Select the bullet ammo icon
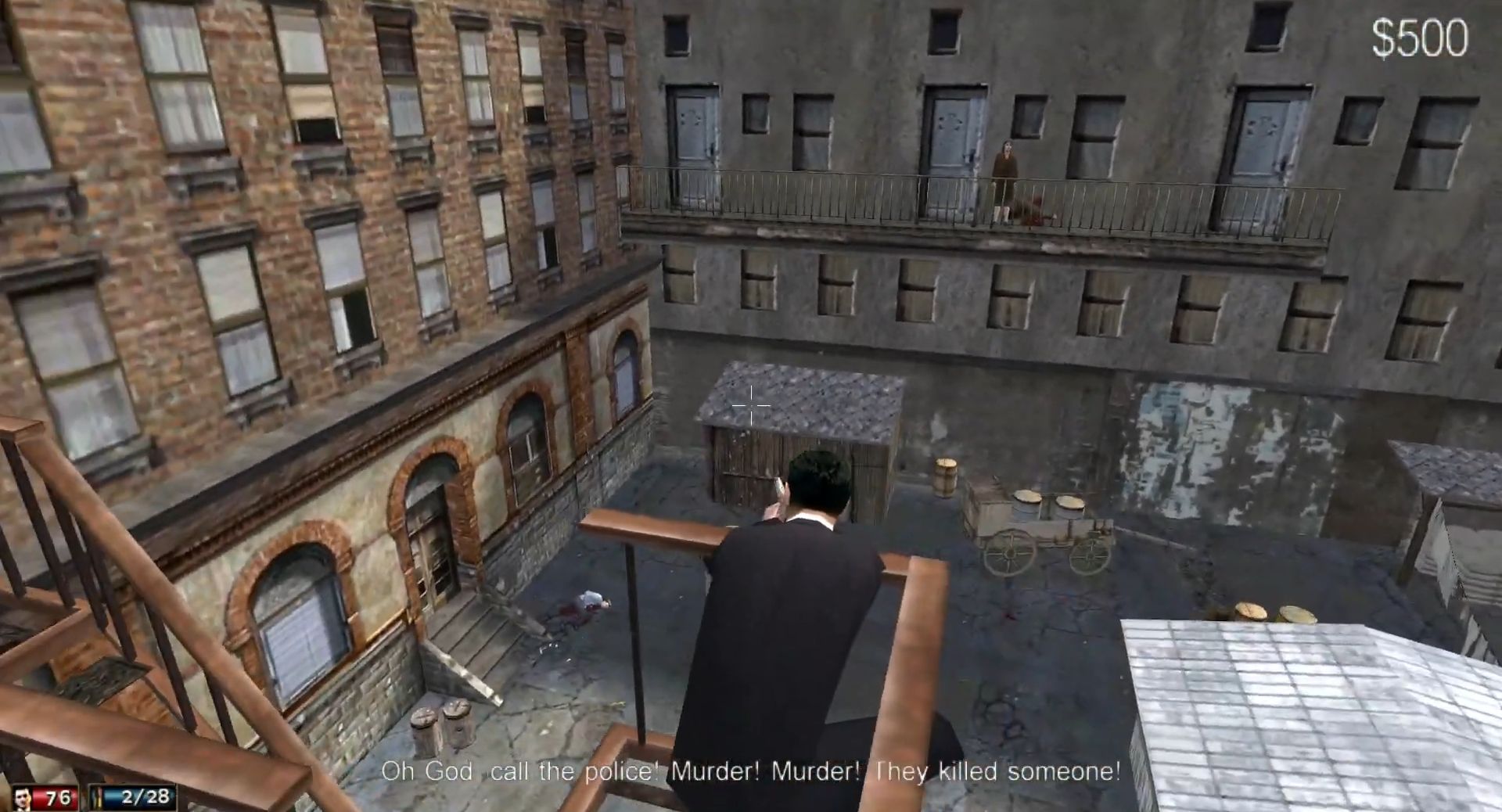Viewport: 1502px width, 812px height. click(x=99, y=798)
